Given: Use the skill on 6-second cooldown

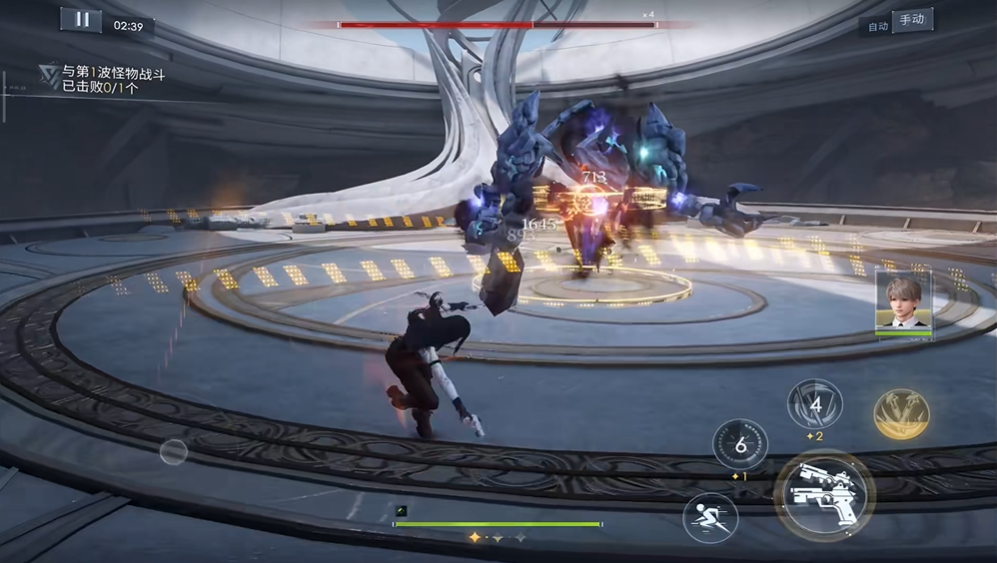Looking at the screenshot, I should tap(740, 444).
